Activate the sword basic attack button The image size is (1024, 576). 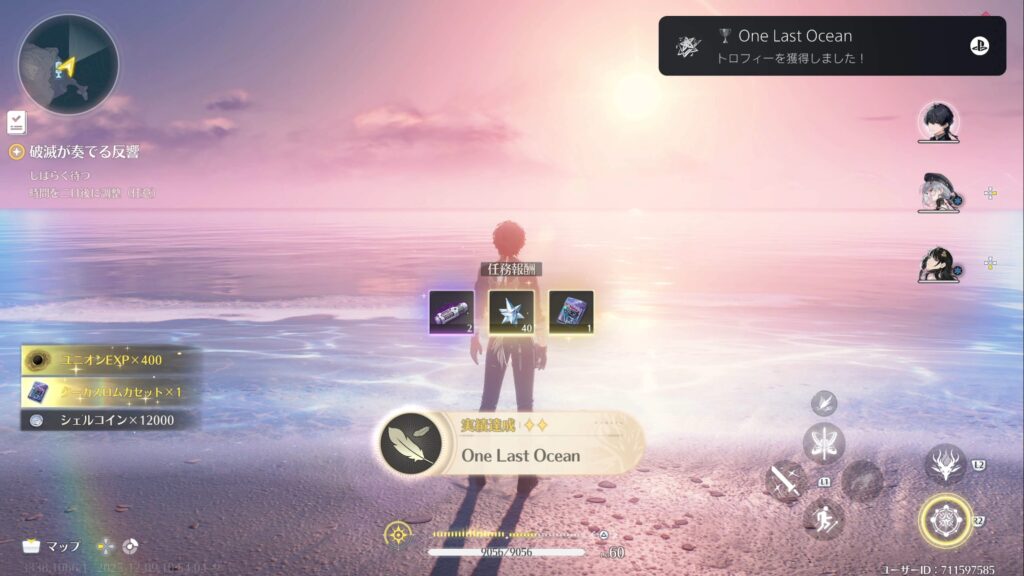click(x=785, y=481)
